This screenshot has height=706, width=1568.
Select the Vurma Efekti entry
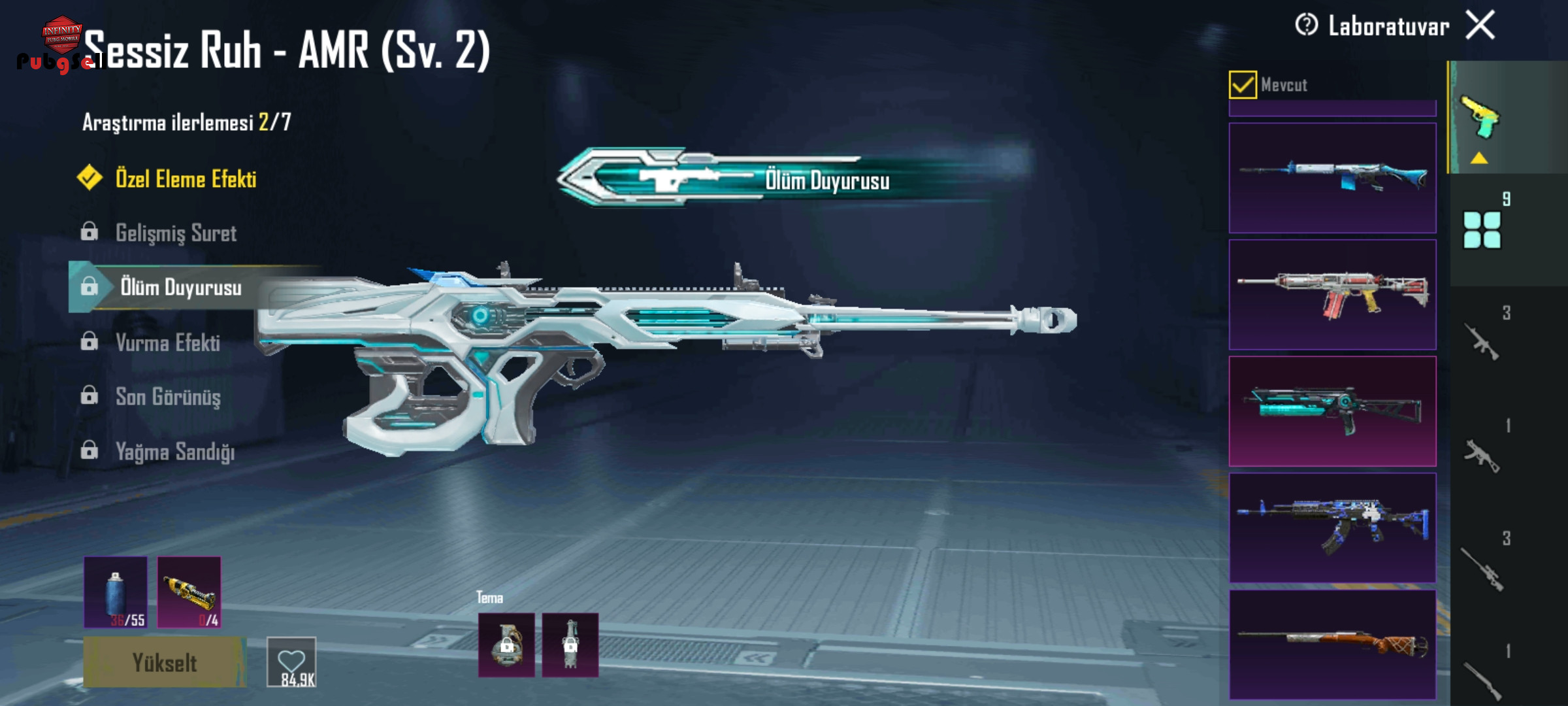(167, 343)
